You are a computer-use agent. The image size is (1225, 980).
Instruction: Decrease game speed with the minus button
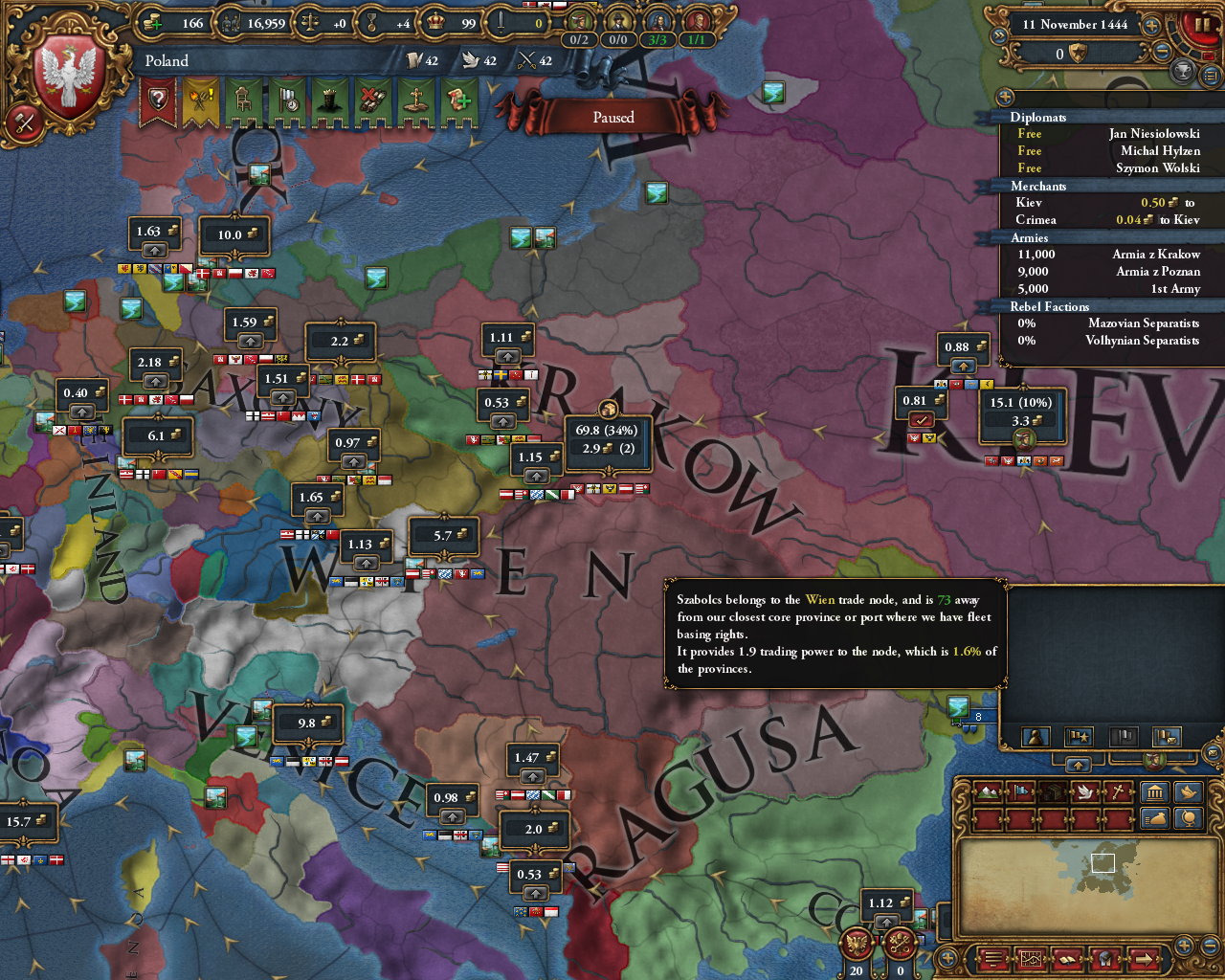coord(1163,53)
